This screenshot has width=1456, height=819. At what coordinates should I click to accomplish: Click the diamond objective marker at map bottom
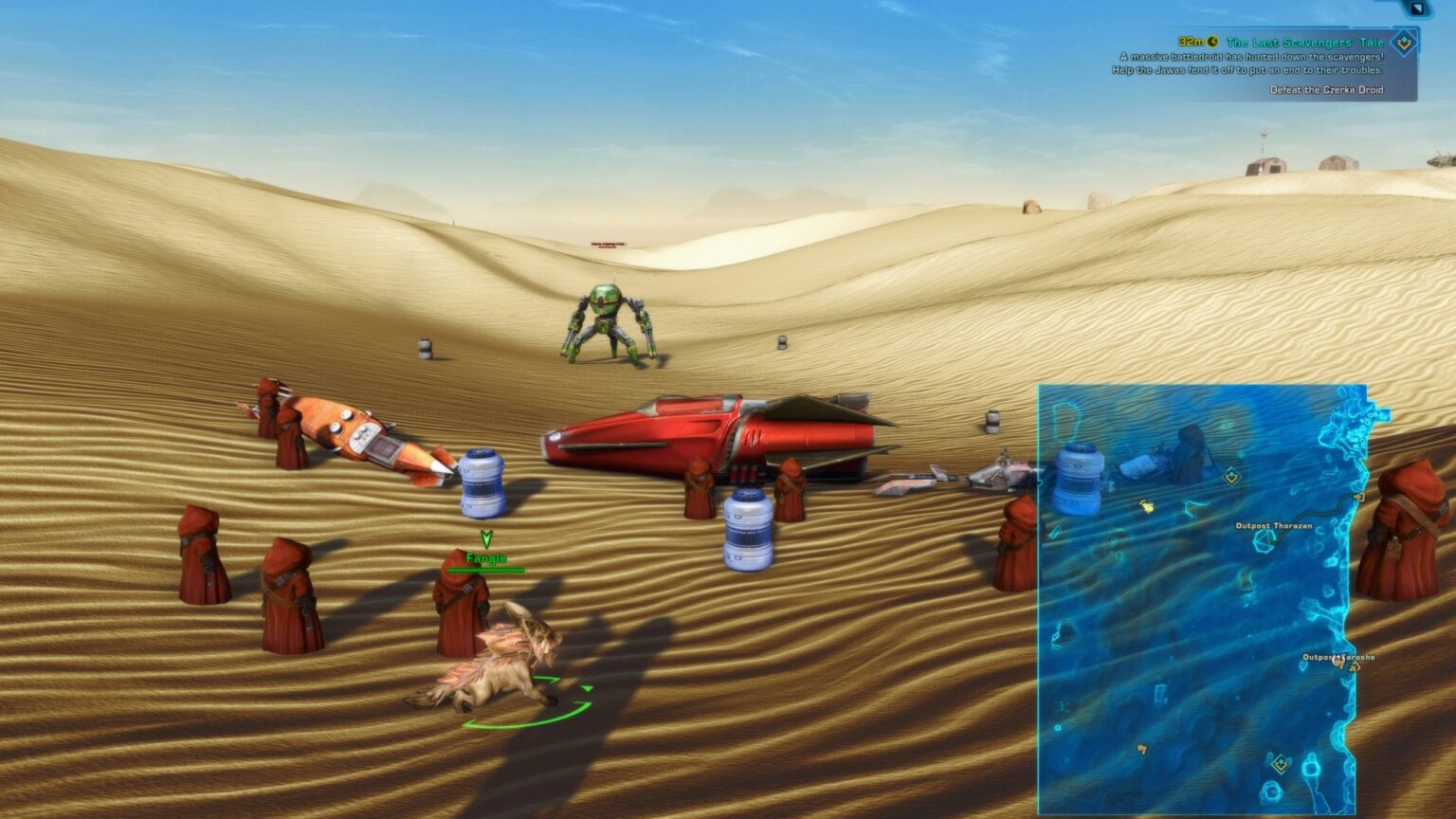(1280, 762)
